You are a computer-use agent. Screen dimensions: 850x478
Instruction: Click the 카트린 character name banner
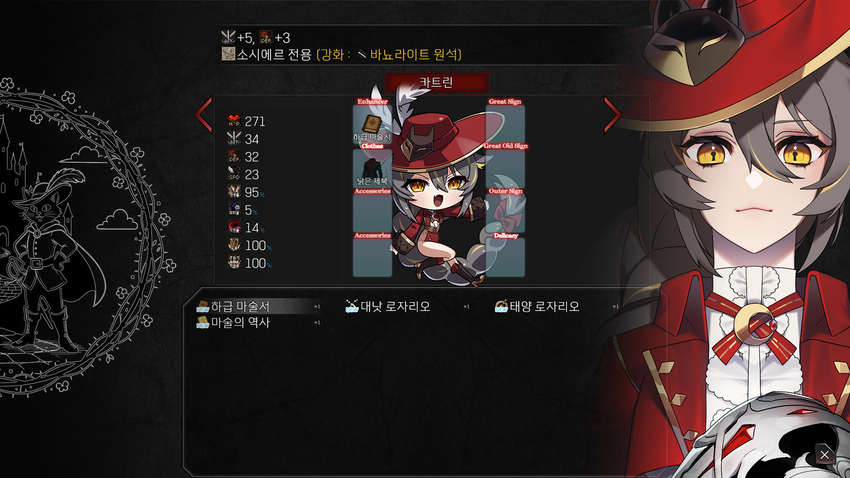[x=436, y=82]
